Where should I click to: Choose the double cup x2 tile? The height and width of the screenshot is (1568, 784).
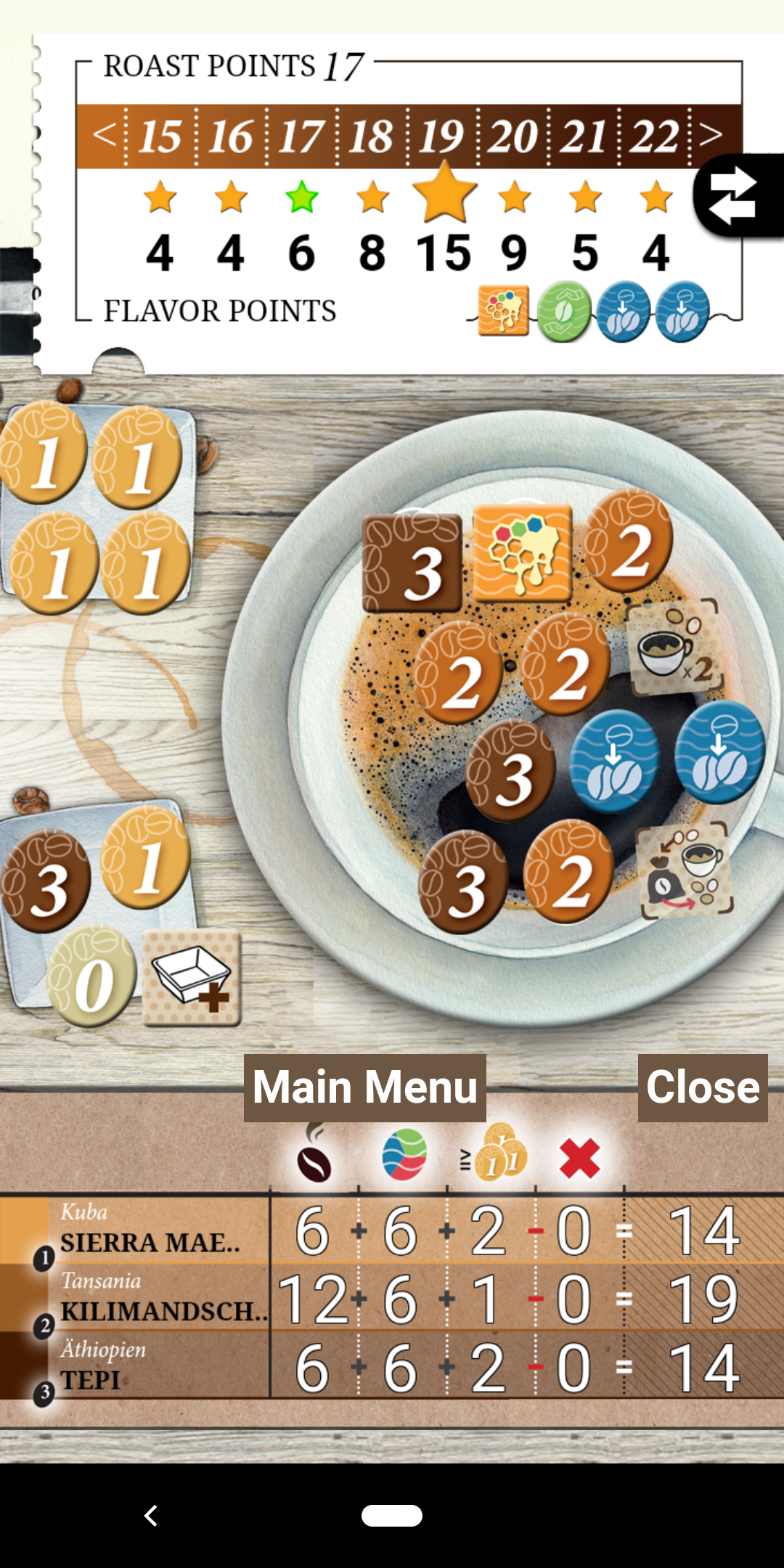coord(674,648)
